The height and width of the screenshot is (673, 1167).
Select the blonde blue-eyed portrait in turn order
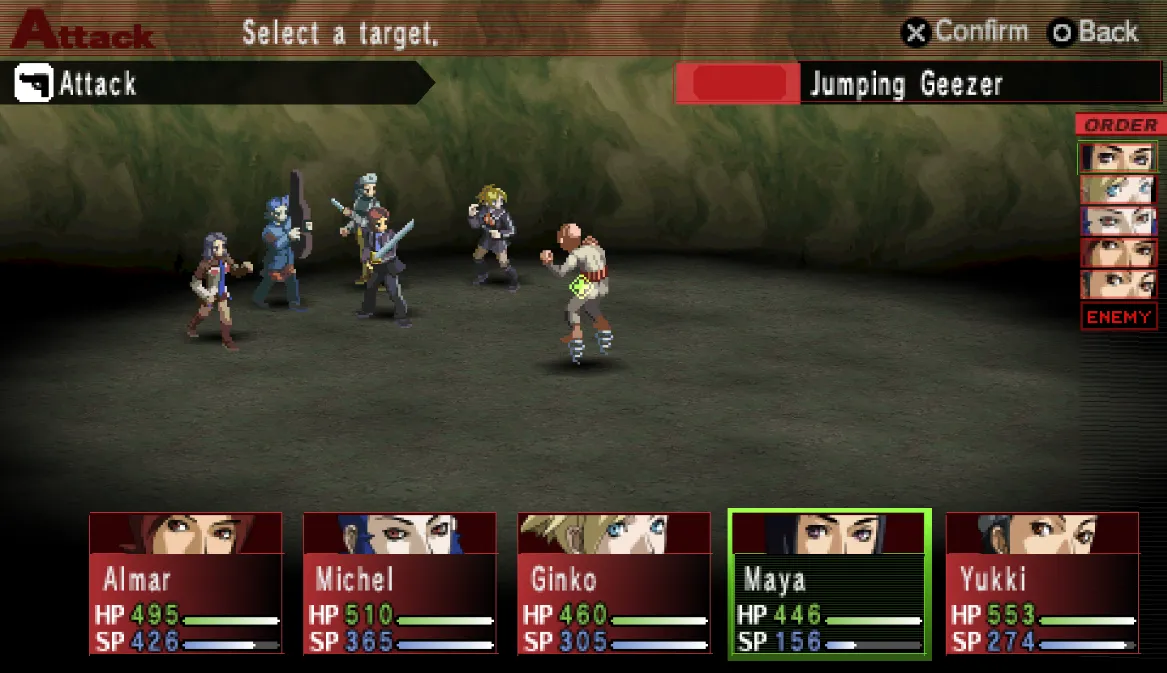(1118, 189)
